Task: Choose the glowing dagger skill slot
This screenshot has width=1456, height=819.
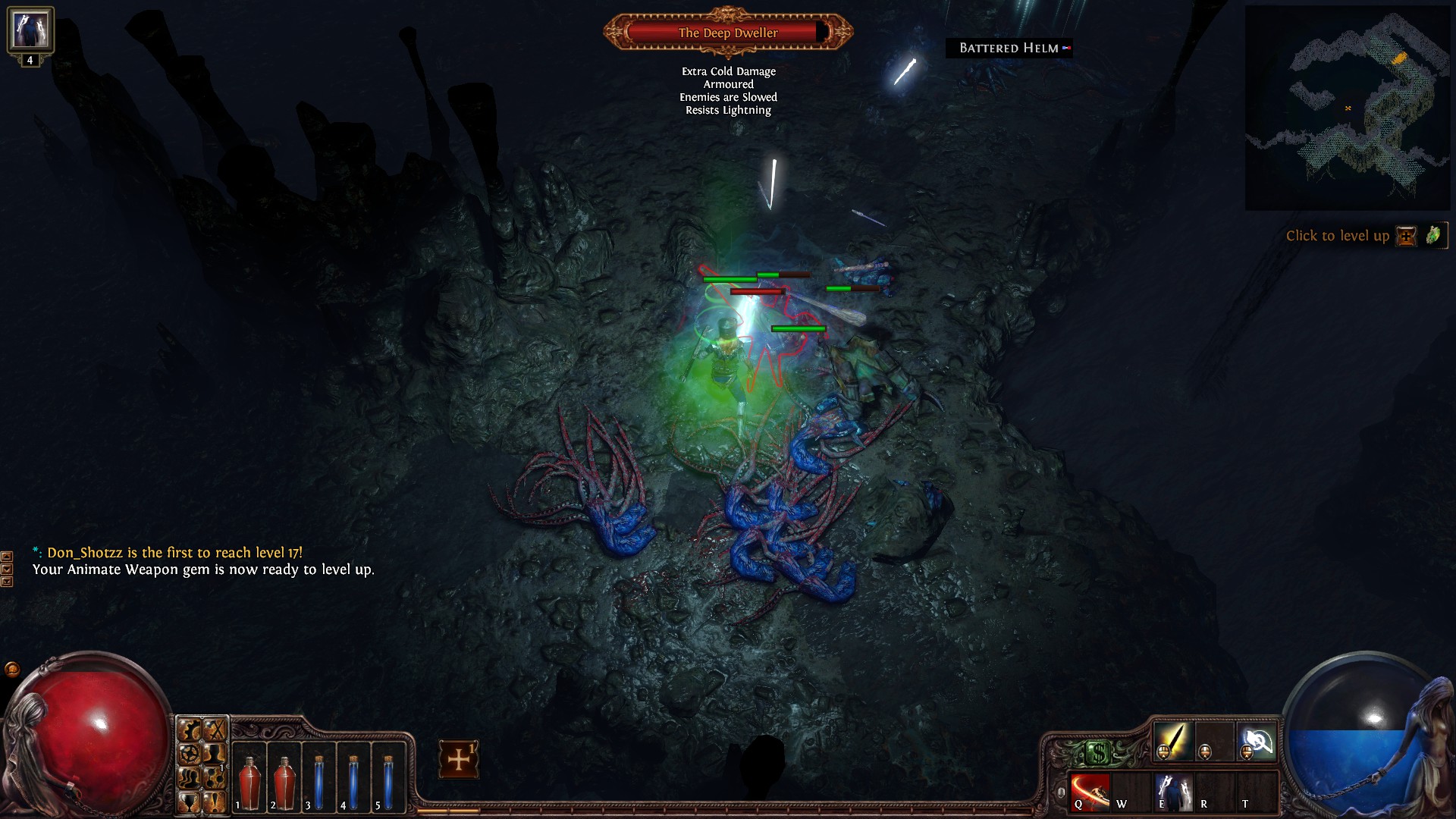Action: tap(1172, 740)
